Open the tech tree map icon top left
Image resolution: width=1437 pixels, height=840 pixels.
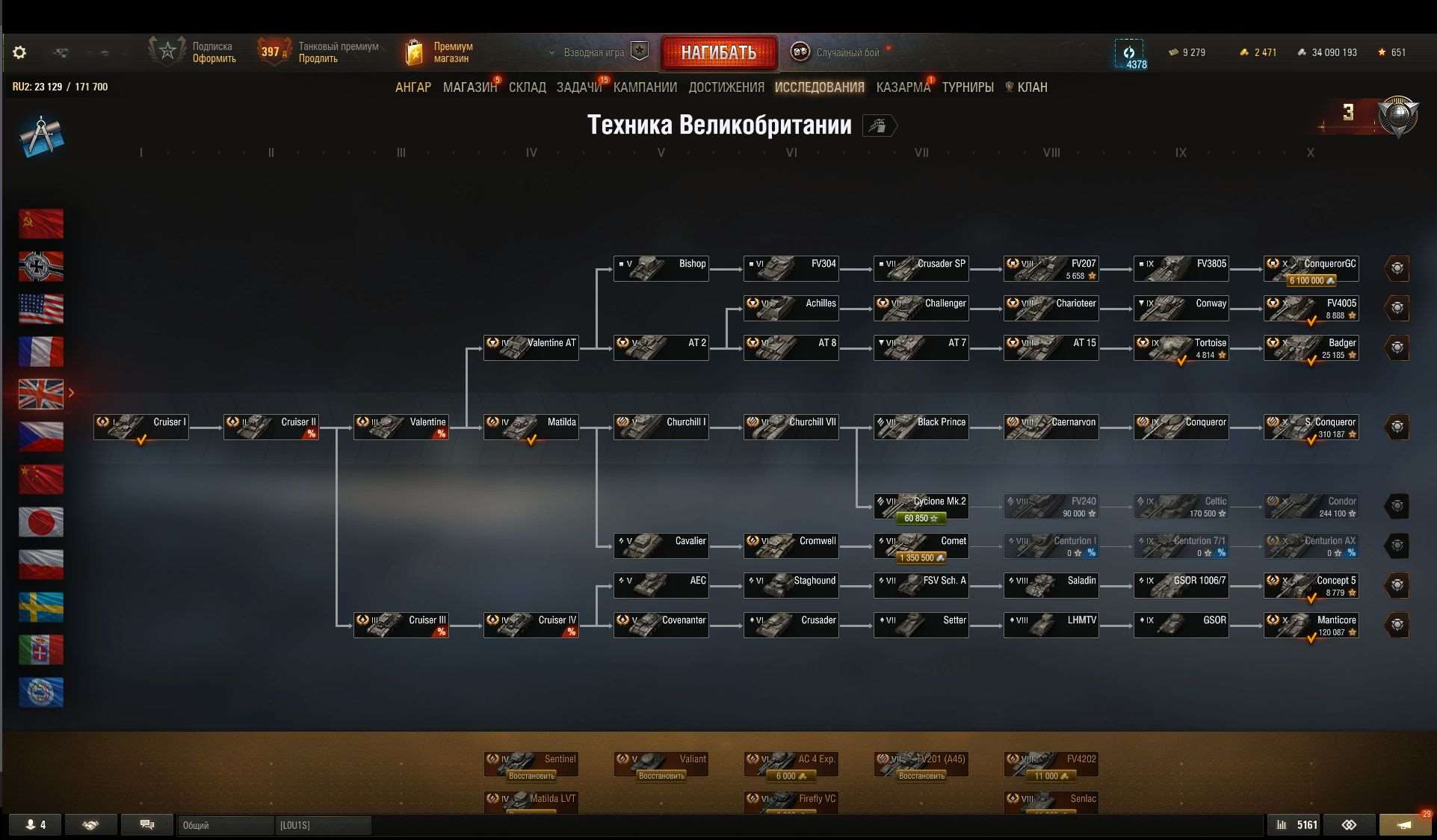point(42,136)
